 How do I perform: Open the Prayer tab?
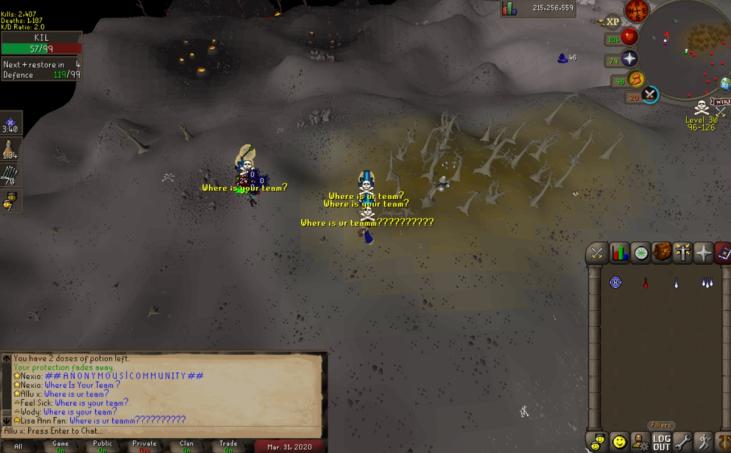(x=684, y=252)
